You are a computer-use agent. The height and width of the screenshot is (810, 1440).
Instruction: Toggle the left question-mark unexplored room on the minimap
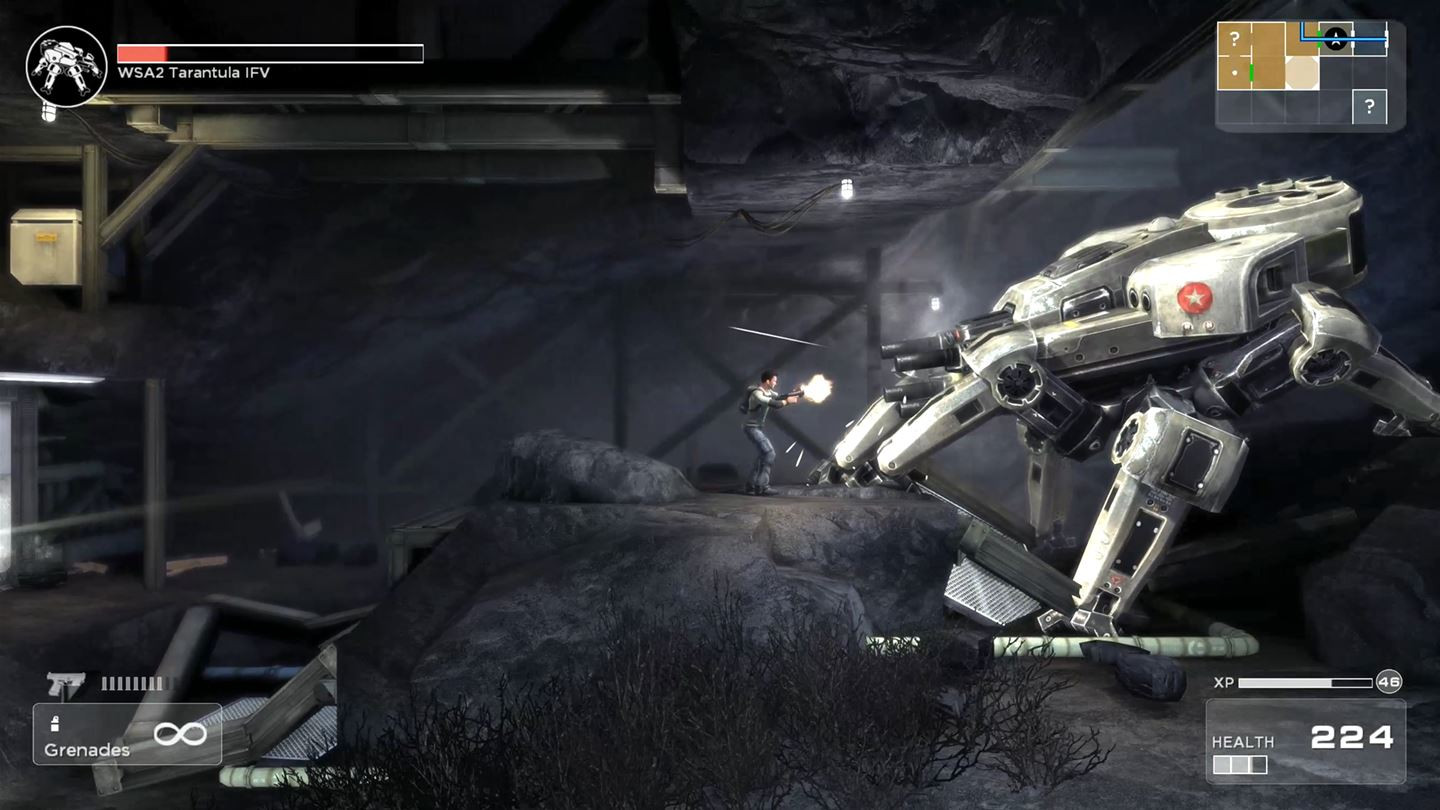tap(1236, 38)
